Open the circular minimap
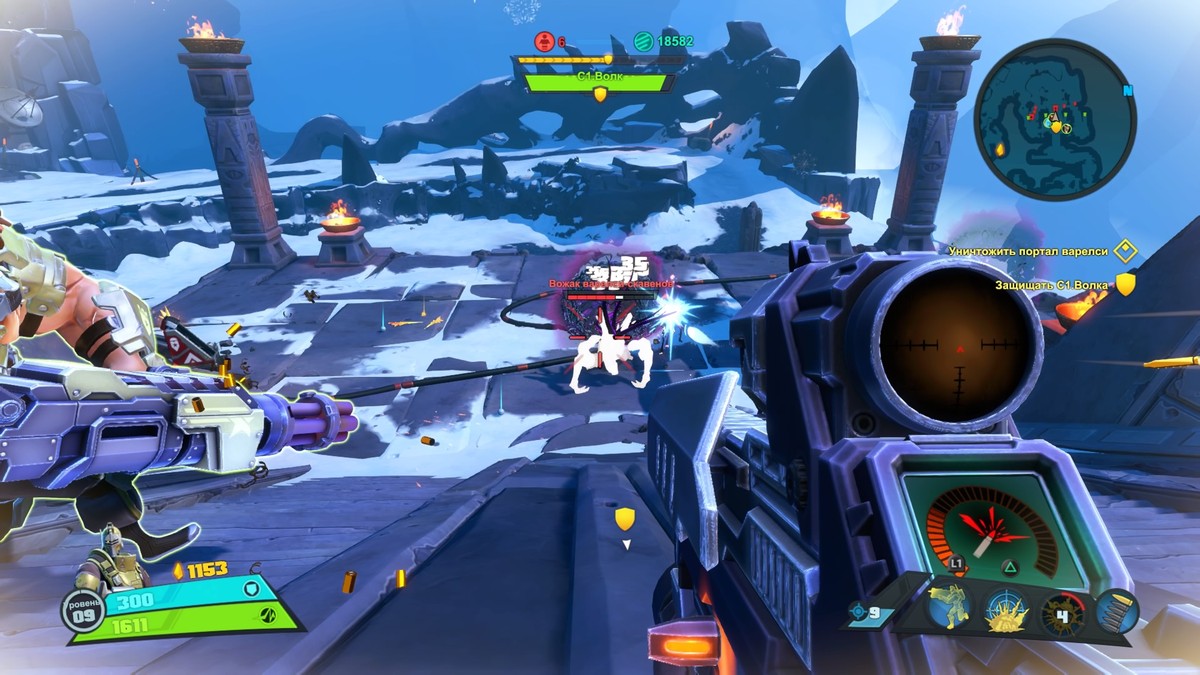Screen dimensions: 1200x675 1055,118
